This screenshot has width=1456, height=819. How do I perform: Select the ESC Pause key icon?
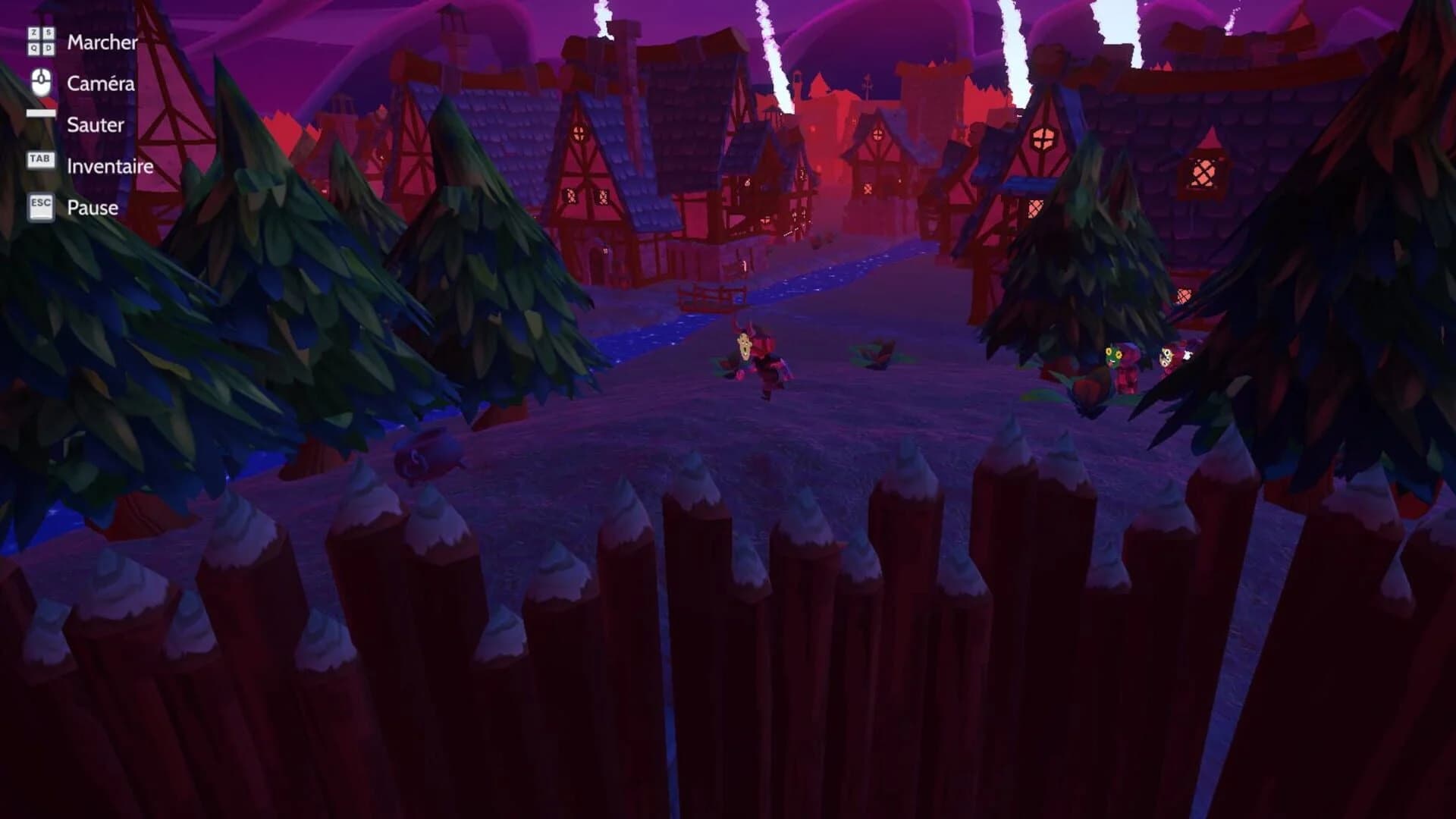click(40, 202)
